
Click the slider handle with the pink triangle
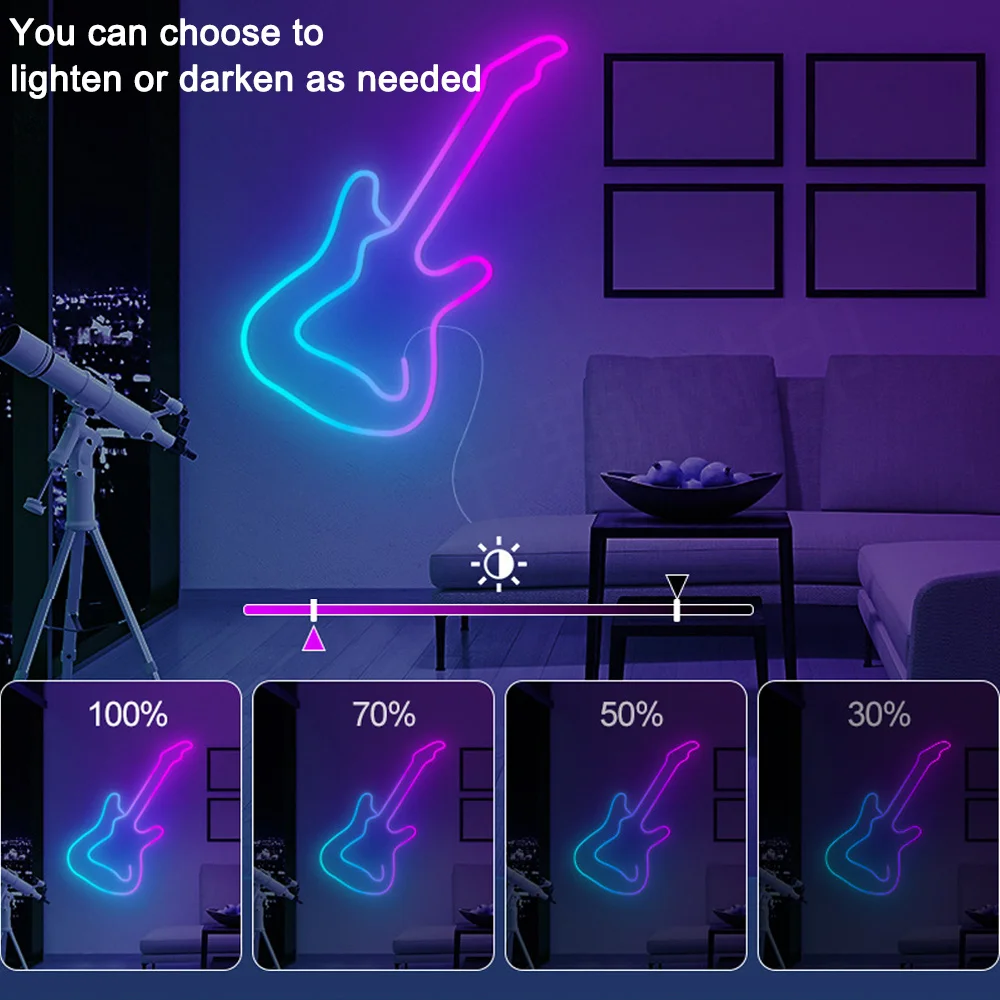(314, 610)
